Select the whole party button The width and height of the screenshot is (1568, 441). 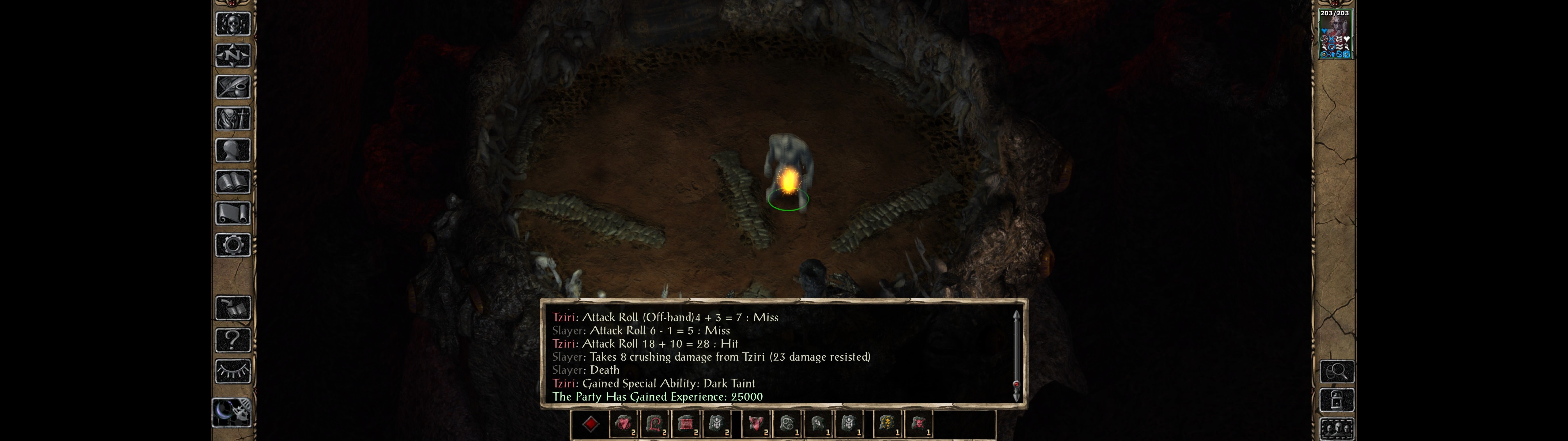[1337, 428]
